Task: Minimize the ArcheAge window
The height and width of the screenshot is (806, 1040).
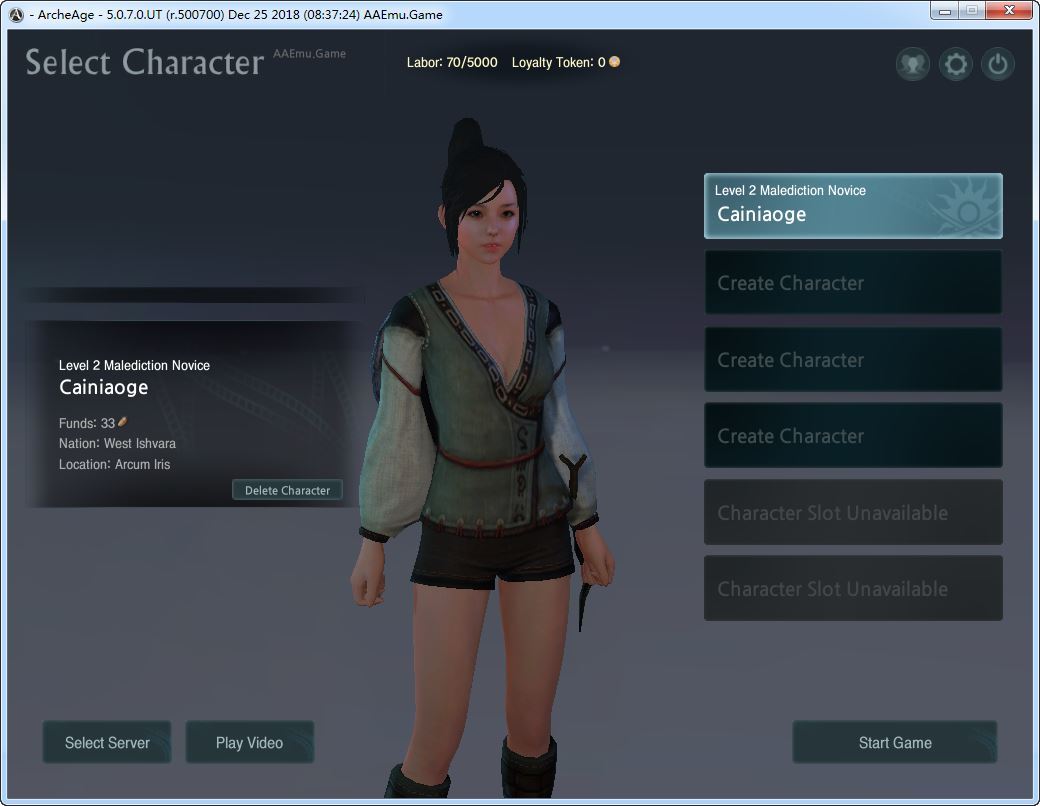Action: click(x=944, y=11)
